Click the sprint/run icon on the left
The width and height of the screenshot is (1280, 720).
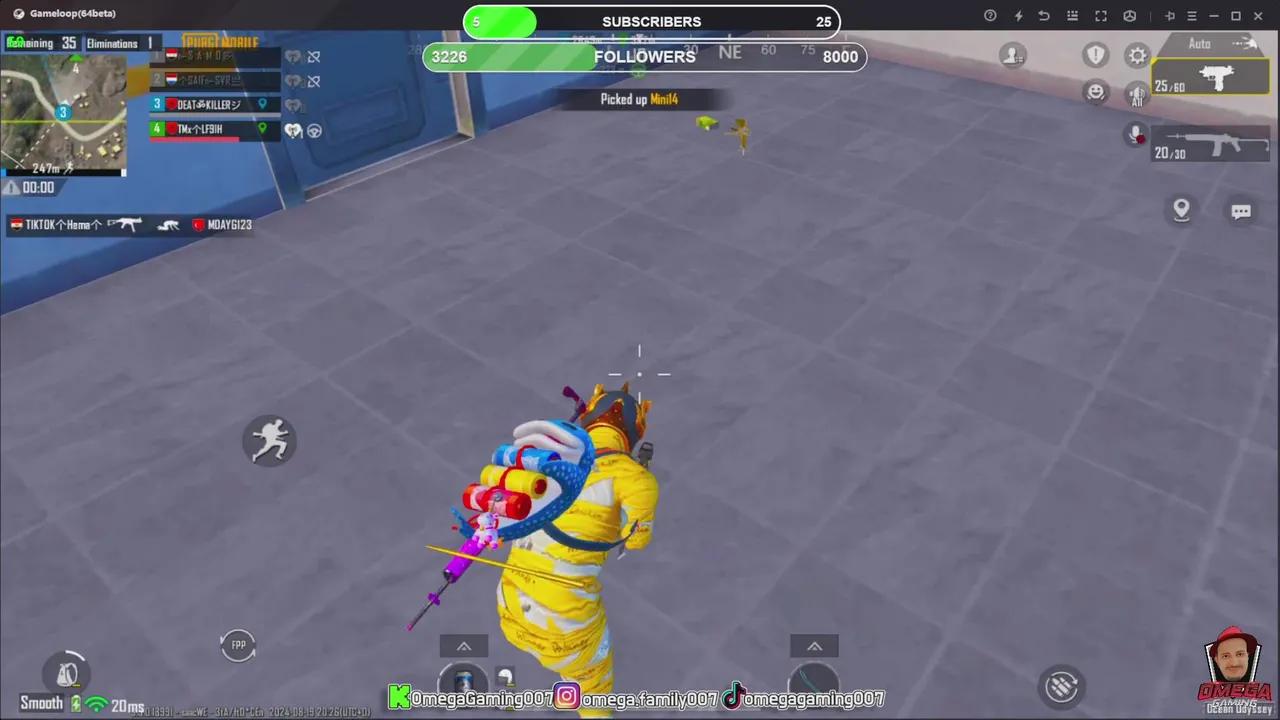point(269,441)
